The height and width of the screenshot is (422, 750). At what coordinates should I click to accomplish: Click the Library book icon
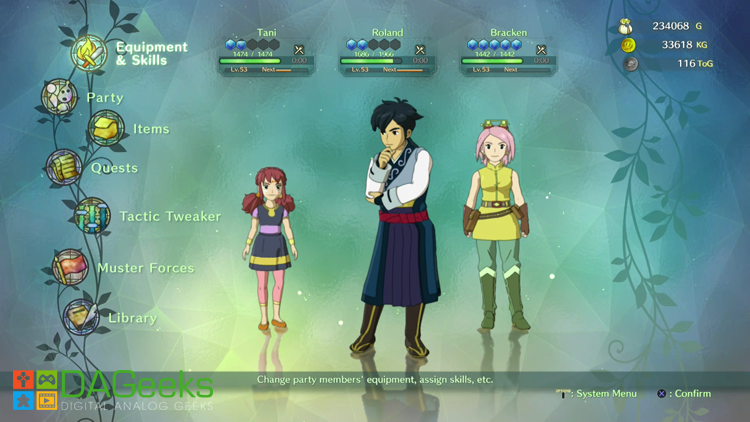point(81,318)
